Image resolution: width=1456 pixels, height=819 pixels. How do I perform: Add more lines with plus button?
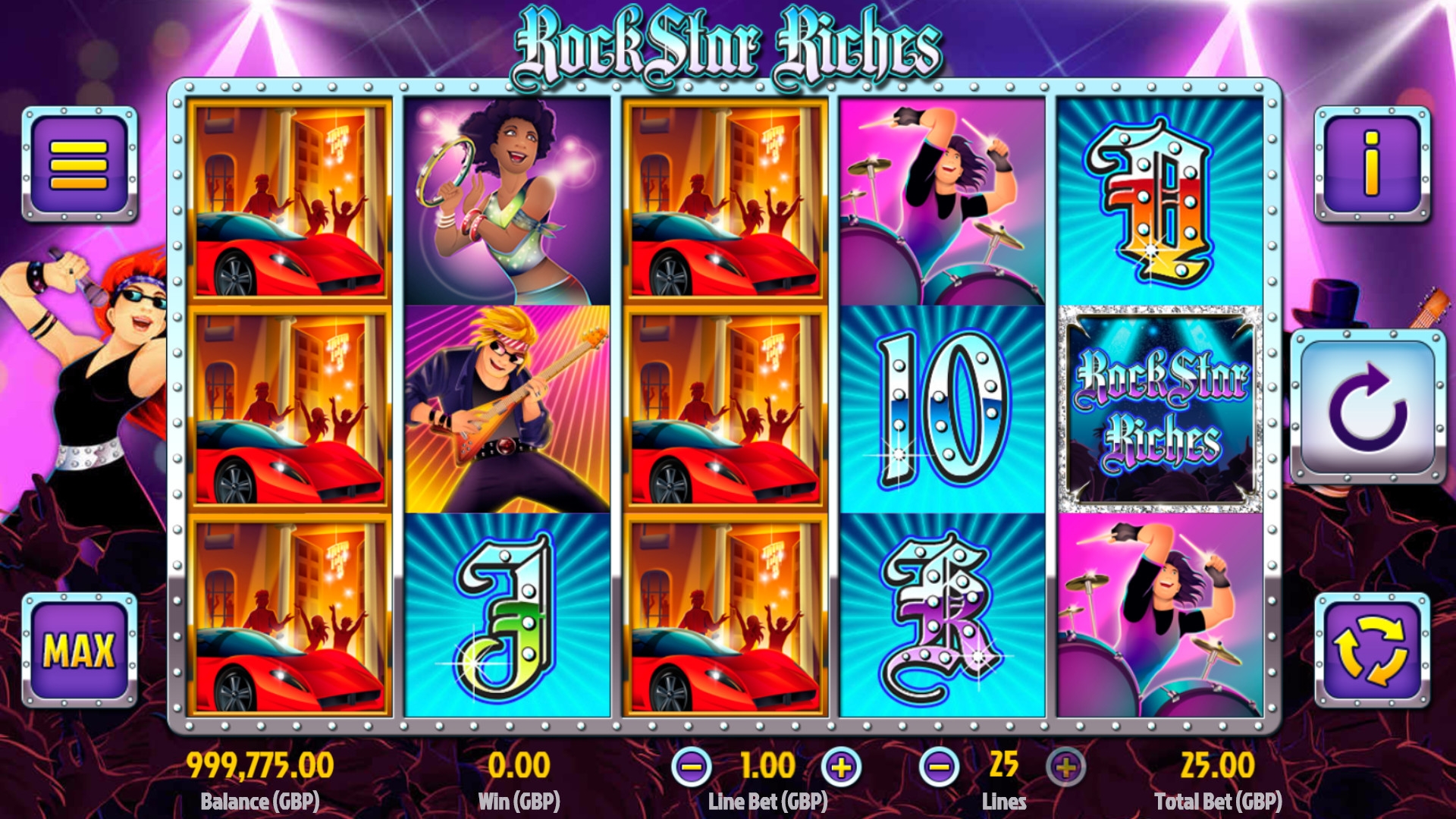(1065, 767)
